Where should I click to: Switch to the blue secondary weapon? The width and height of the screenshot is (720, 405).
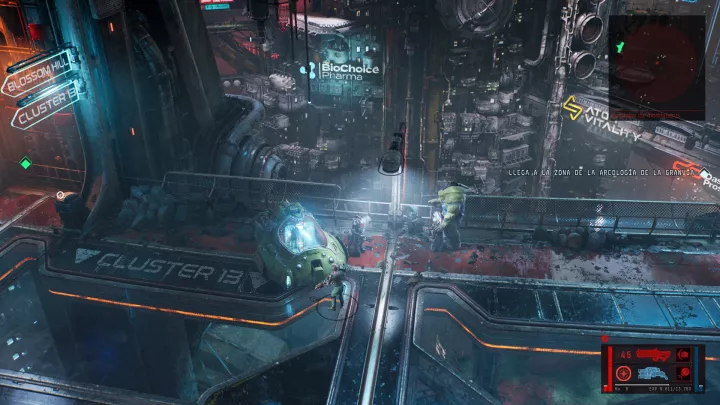pyautogui.click(x=654, y=373)
